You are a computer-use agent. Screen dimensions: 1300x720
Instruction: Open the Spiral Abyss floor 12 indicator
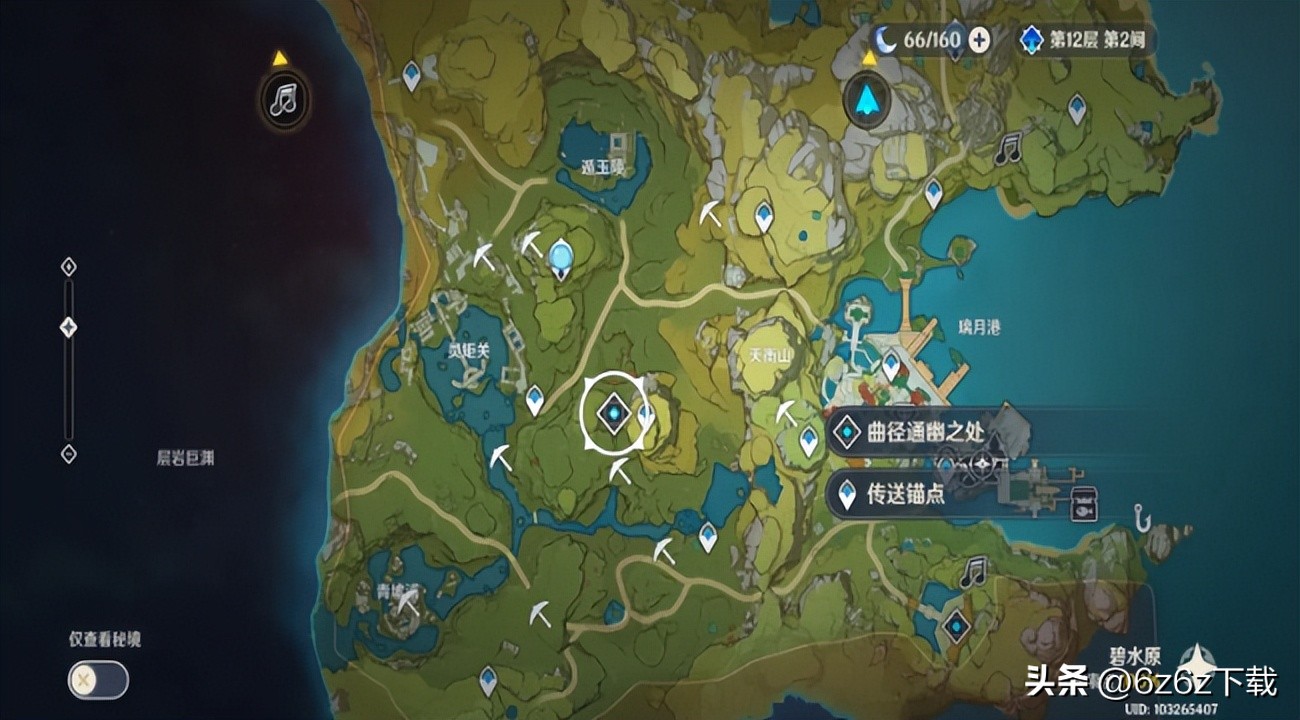1085,40
